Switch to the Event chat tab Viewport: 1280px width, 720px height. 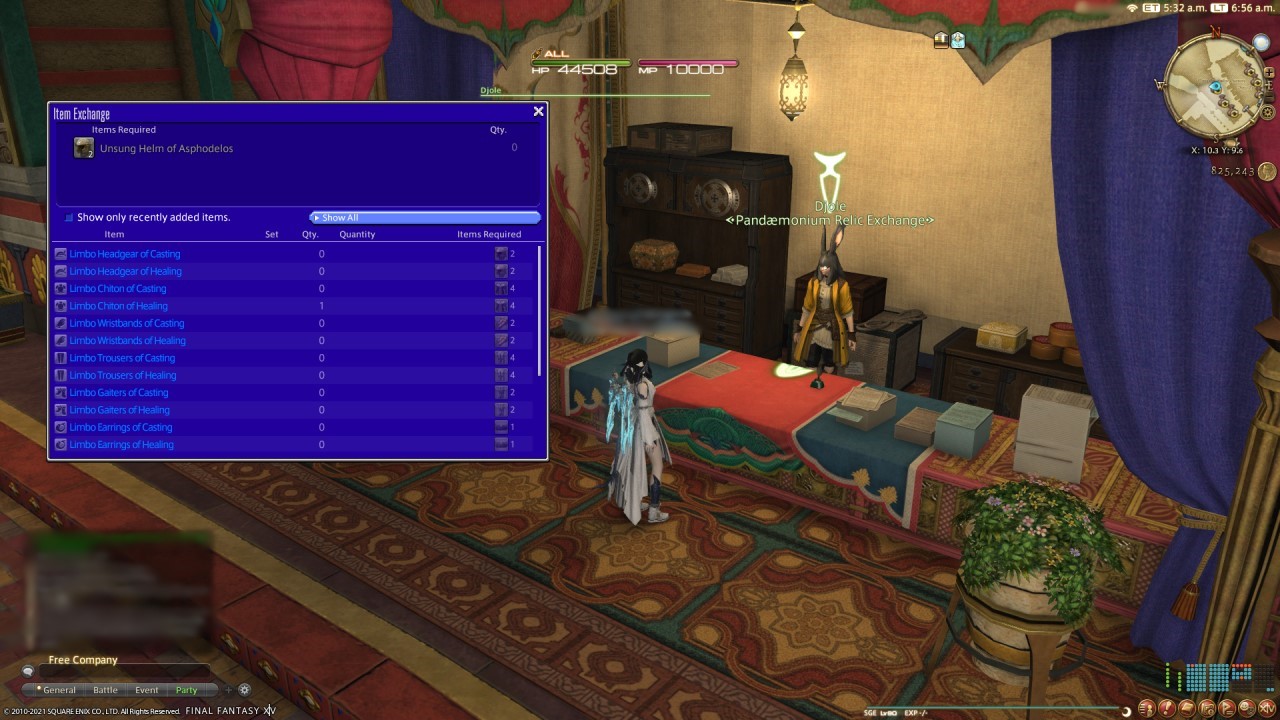[x=147, y=689]
